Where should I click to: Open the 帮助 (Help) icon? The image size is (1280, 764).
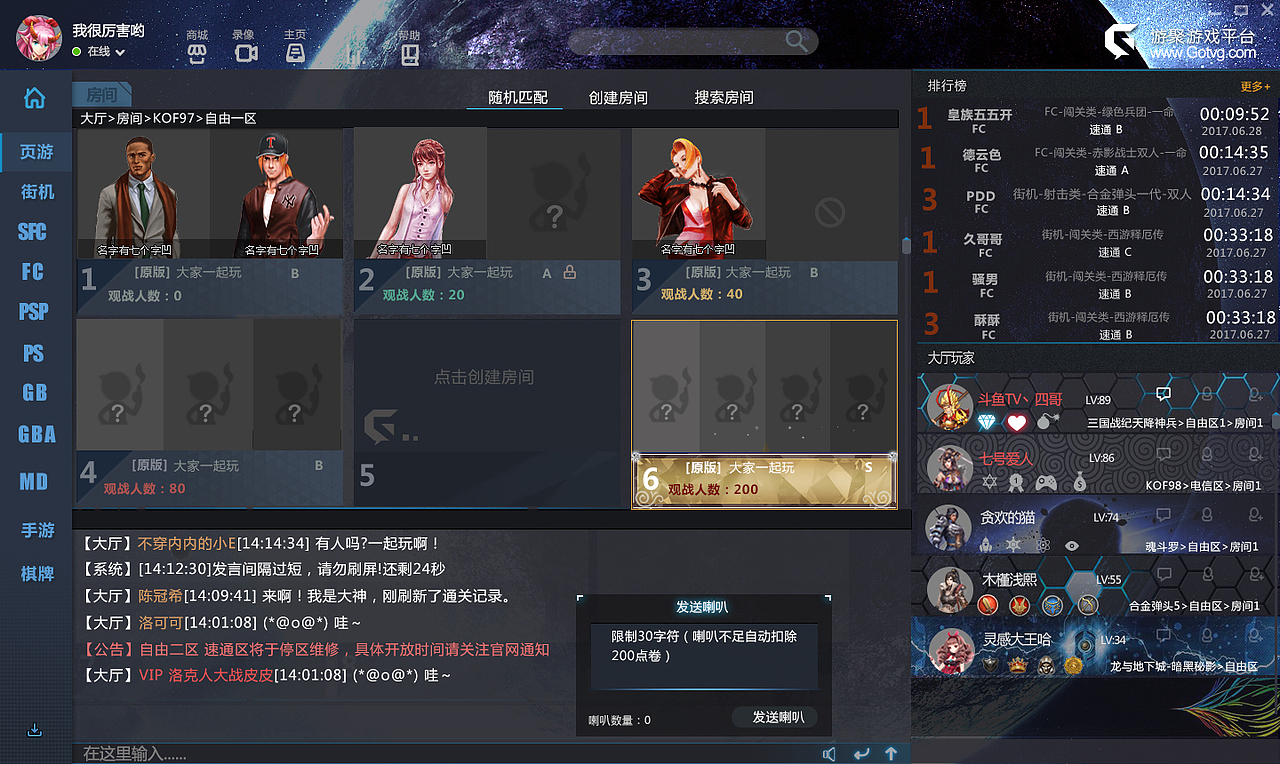coord(409,52)
